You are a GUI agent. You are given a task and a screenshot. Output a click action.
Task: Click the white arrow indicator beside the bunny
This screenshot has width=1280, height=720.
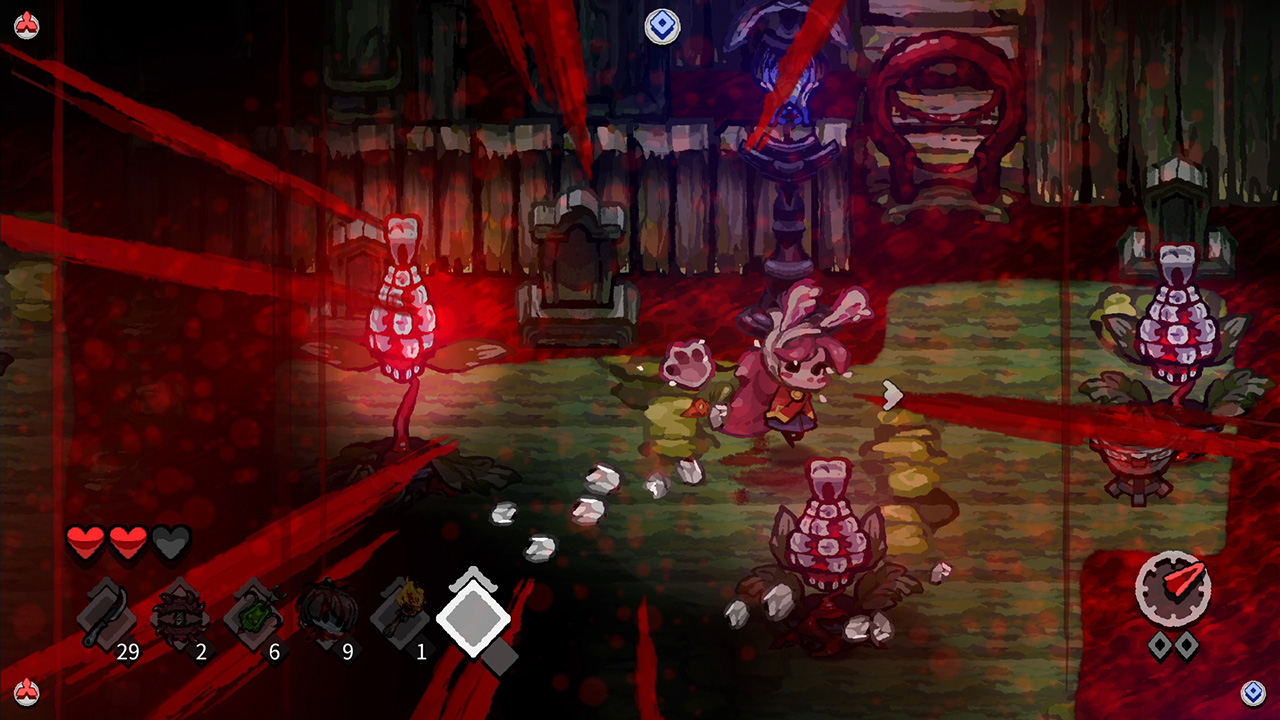pyautogui.click(x=891, y=394)
